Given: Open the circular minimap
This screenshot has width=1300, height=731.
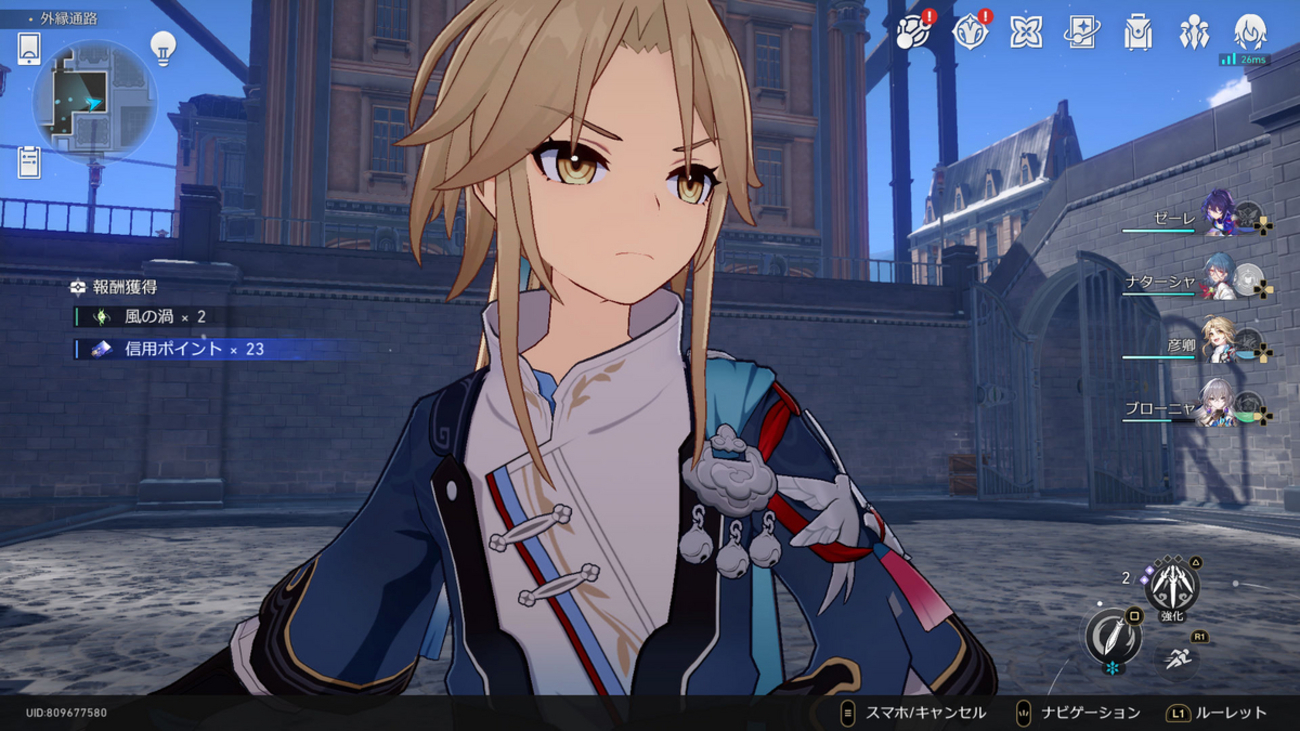Looking at the screenshot, I should tap(94, 101).
